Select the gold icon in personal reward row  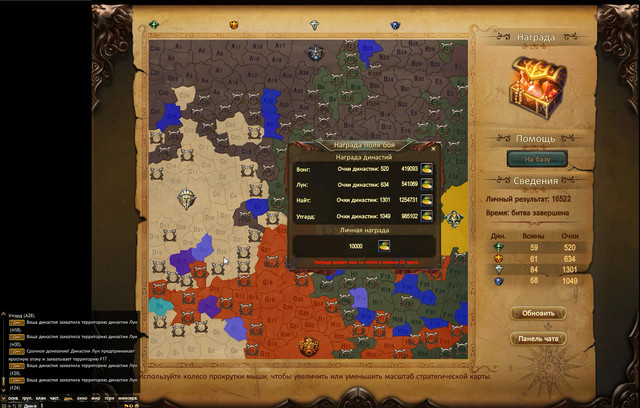pyautogui.click(x=383, y=246)
